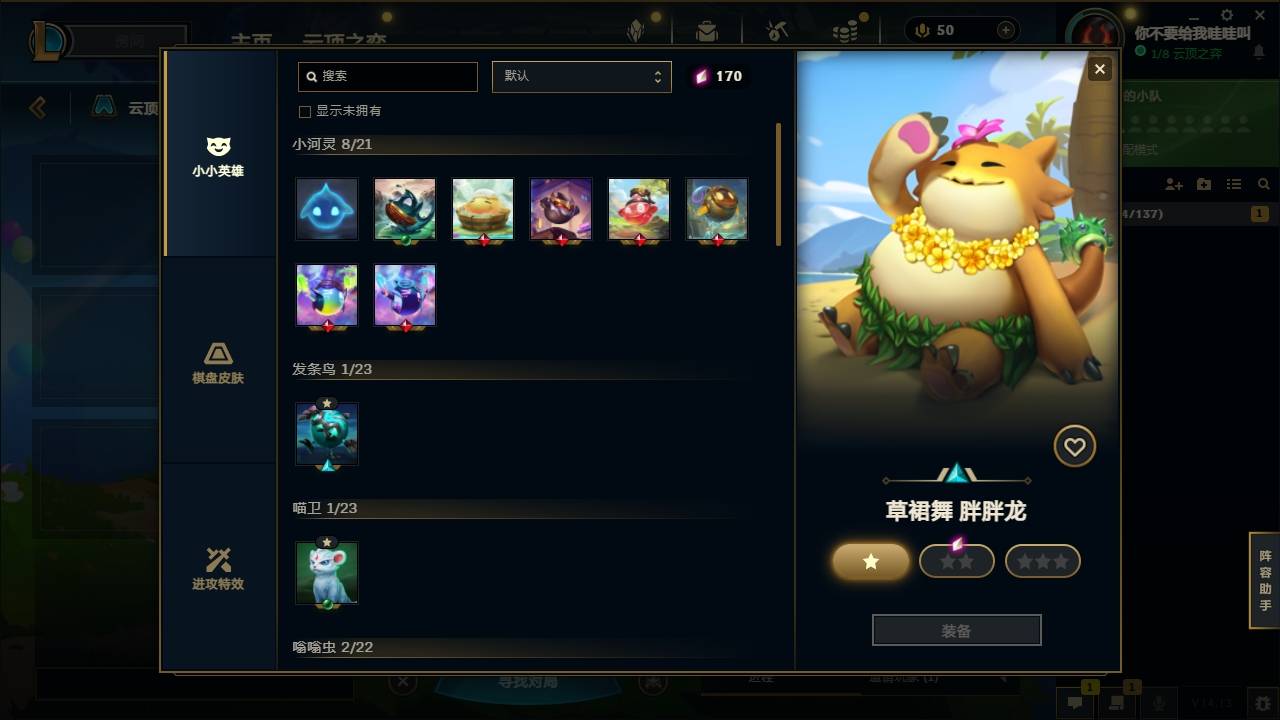Image resolution: width=1280 pixels, height=720 pixels.
Task: Switch to the 进攻特效 tab
Action: 218,570
